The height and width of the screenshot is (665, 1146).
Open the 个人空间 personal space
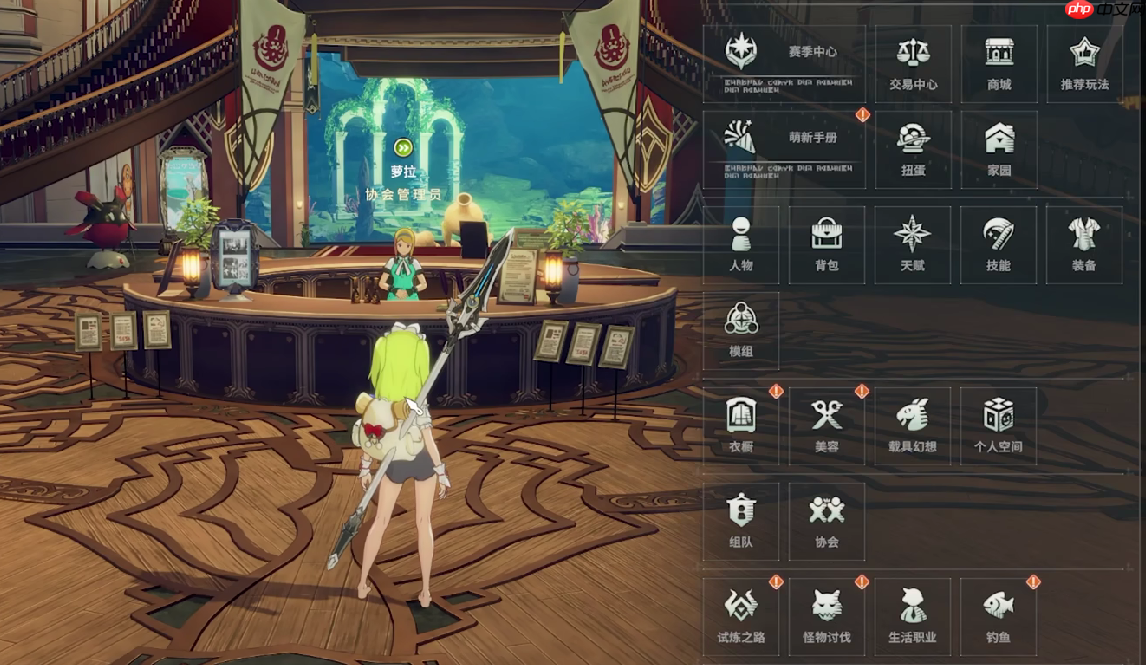(998, 425)
